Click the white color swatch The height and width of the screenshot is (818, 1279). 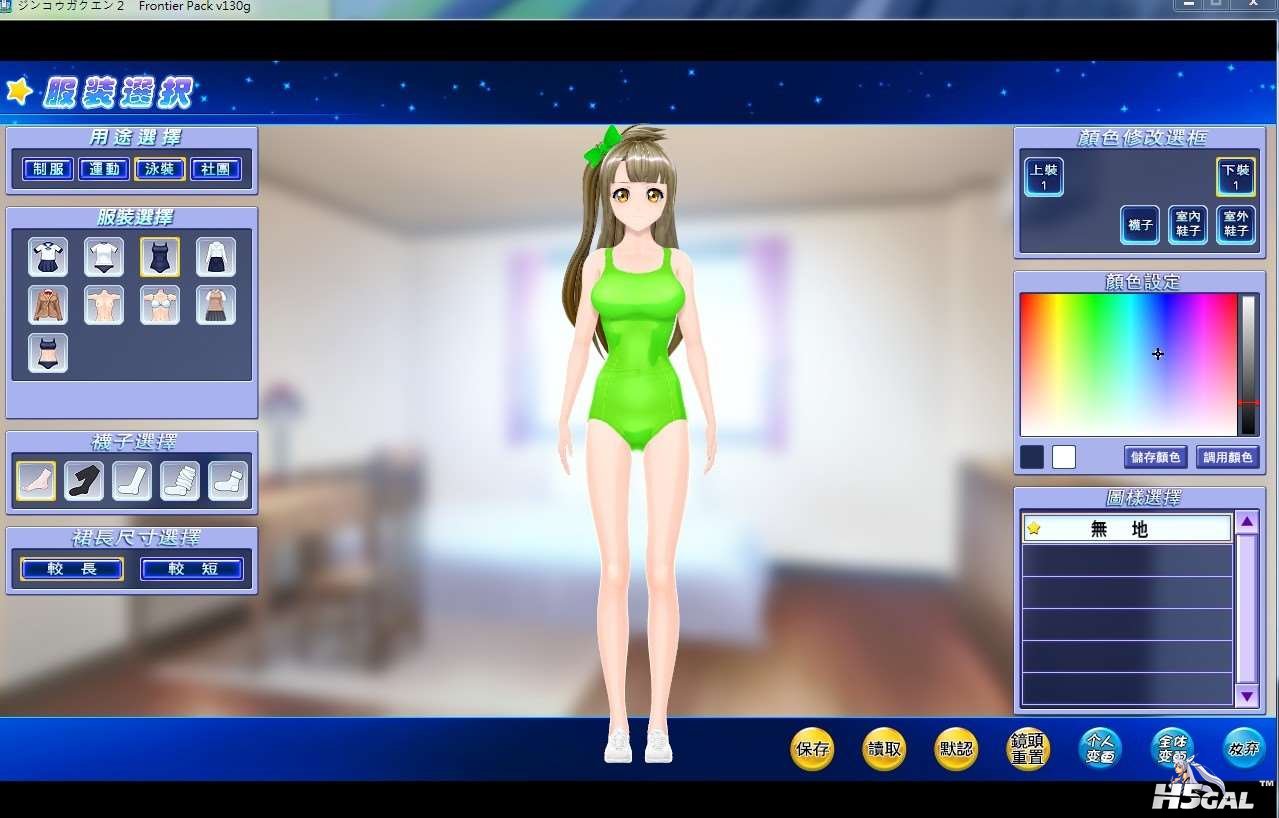tap(1064, 457)
